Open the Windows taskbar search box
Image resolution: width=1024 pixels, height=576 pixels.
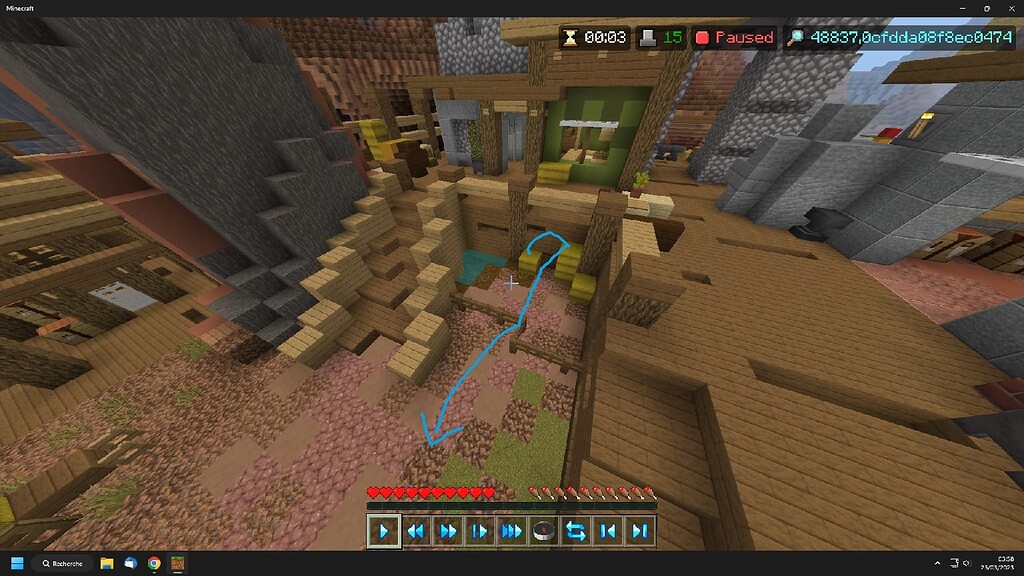click(x=62, y=564)
